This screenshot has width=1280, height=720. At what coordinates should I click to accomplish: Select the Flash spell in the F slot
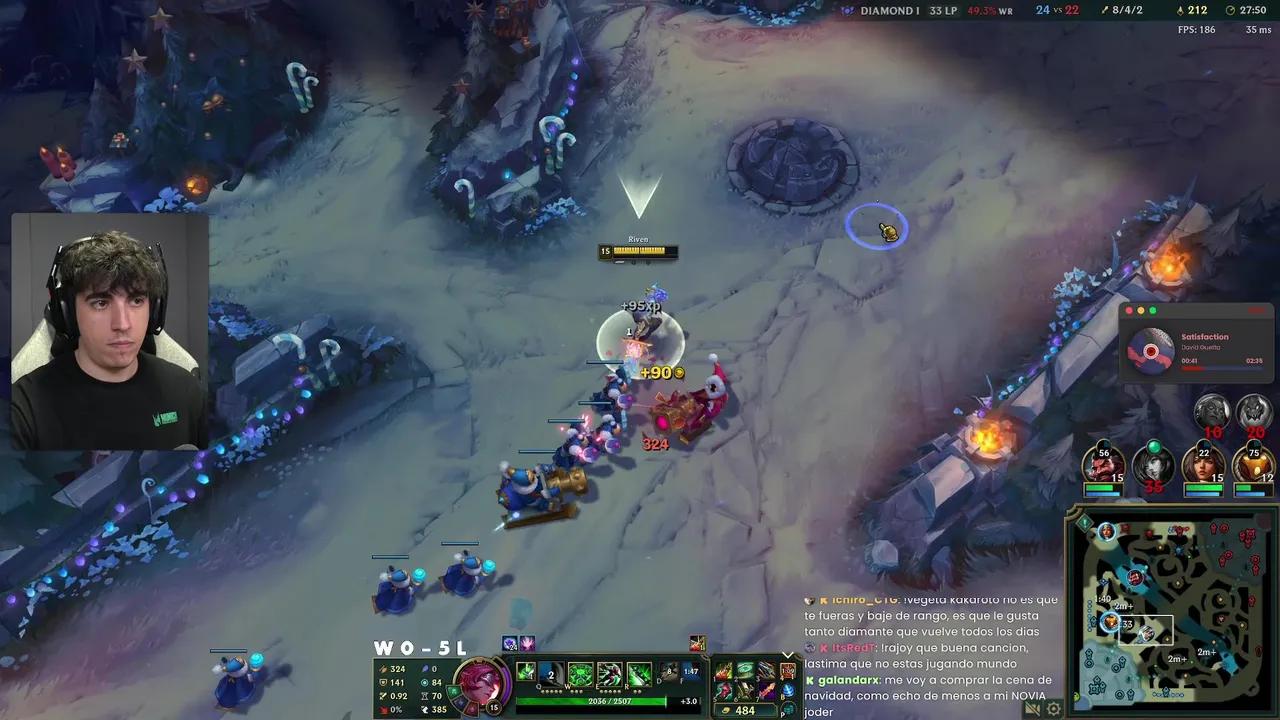tap(691, 672)
